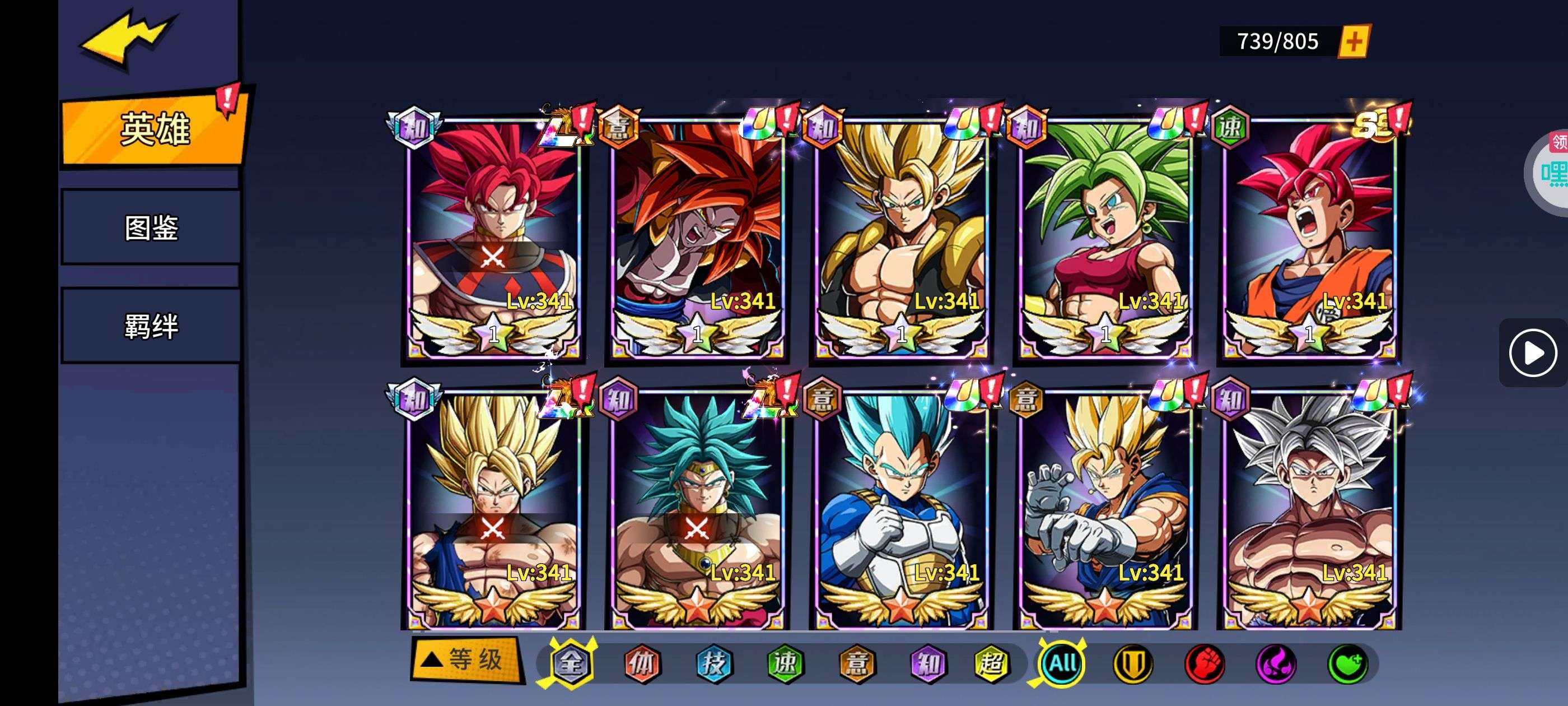1568x706 pixels.
Task: Choose the yellow shield role filter
Action: pos(1133,663)
